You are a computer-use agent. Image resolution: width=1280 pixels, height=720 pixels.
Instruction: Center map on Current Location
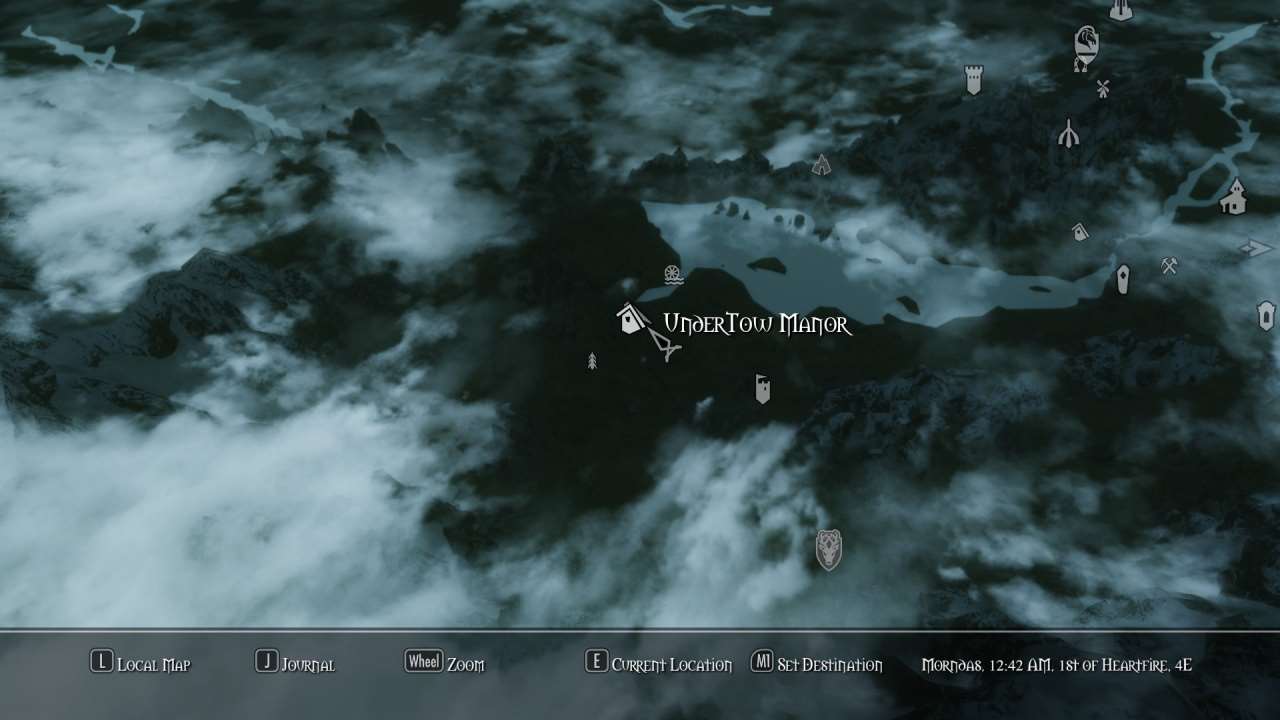pos(658,664)
